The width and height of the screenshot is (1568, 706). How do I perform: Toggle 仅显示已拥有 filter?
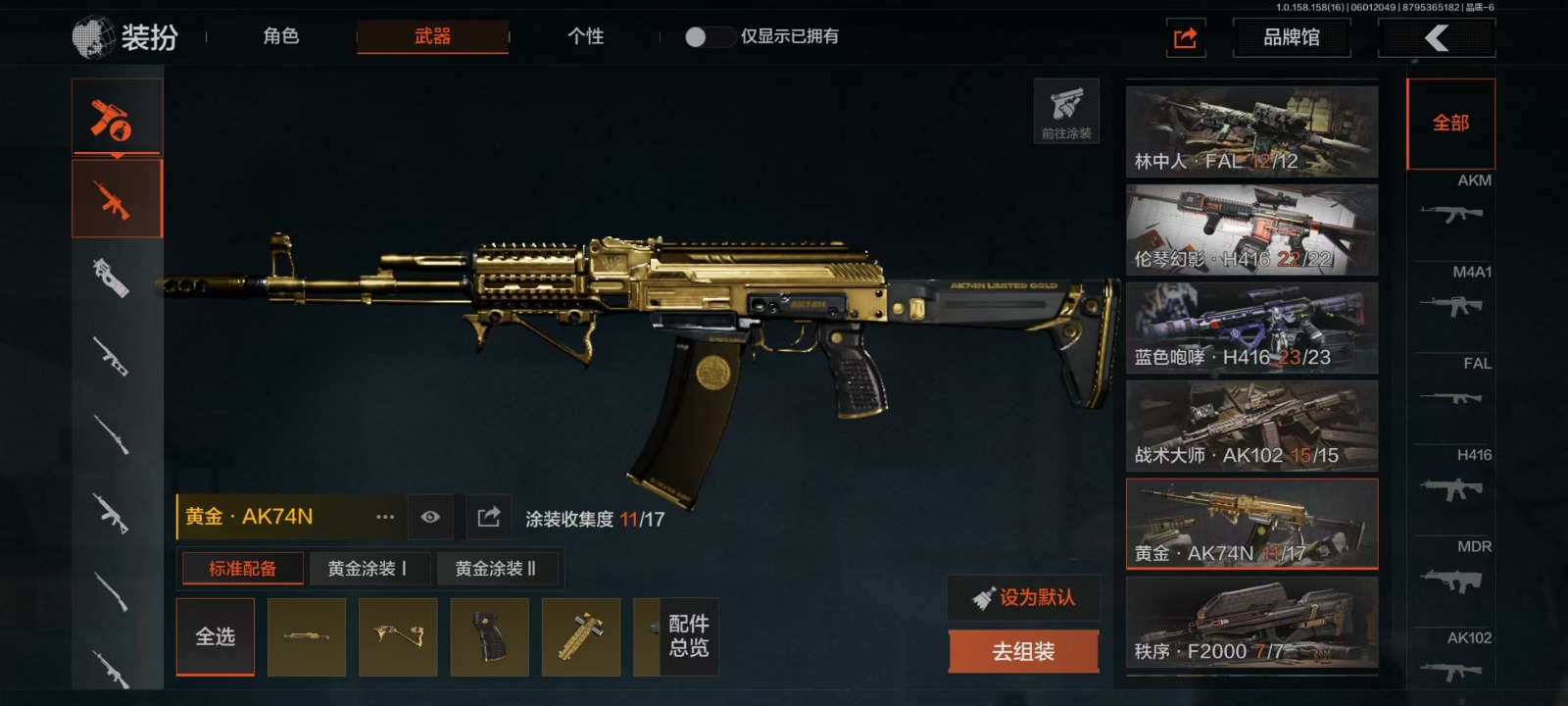(x=710, y=36)
